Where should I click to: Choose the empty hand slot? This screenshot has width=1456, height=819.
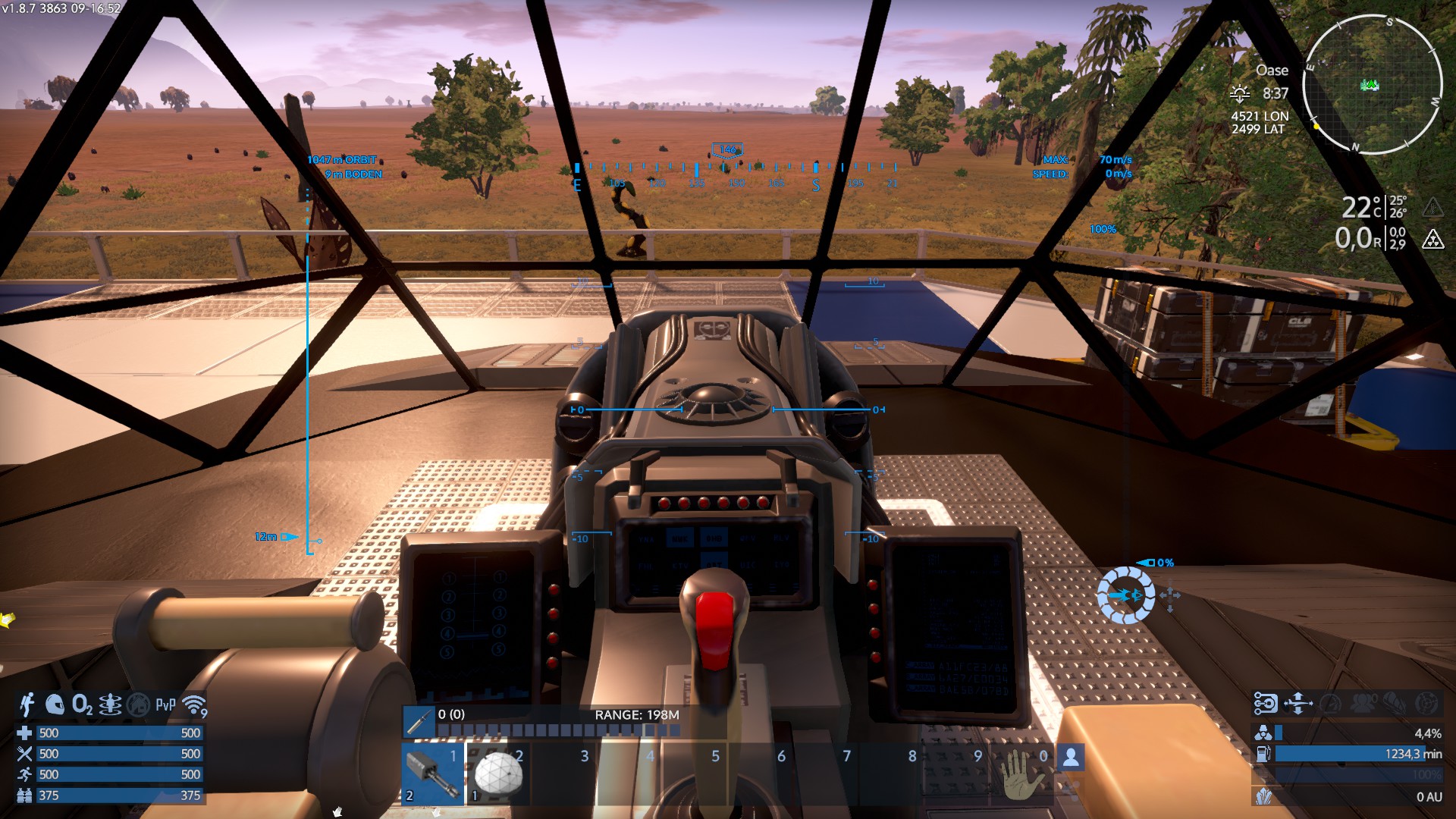1021,775
